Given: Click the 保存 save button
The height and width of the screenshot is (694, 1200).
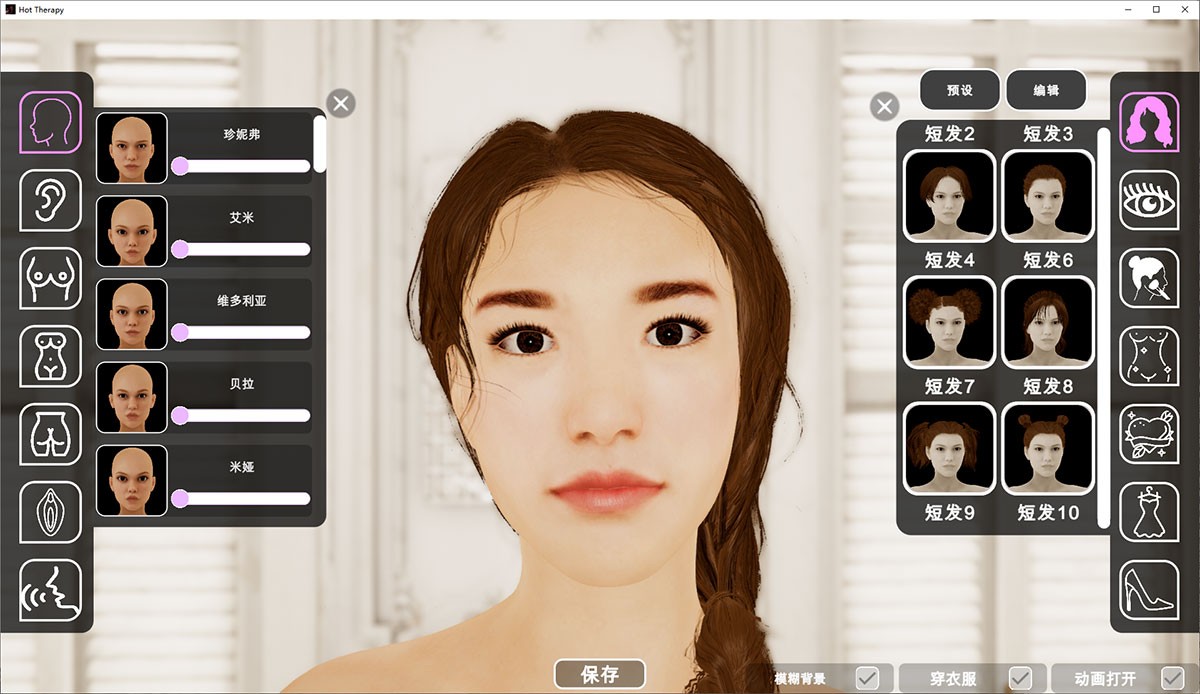Looking at the screenshot, I should tap(599, 674).
